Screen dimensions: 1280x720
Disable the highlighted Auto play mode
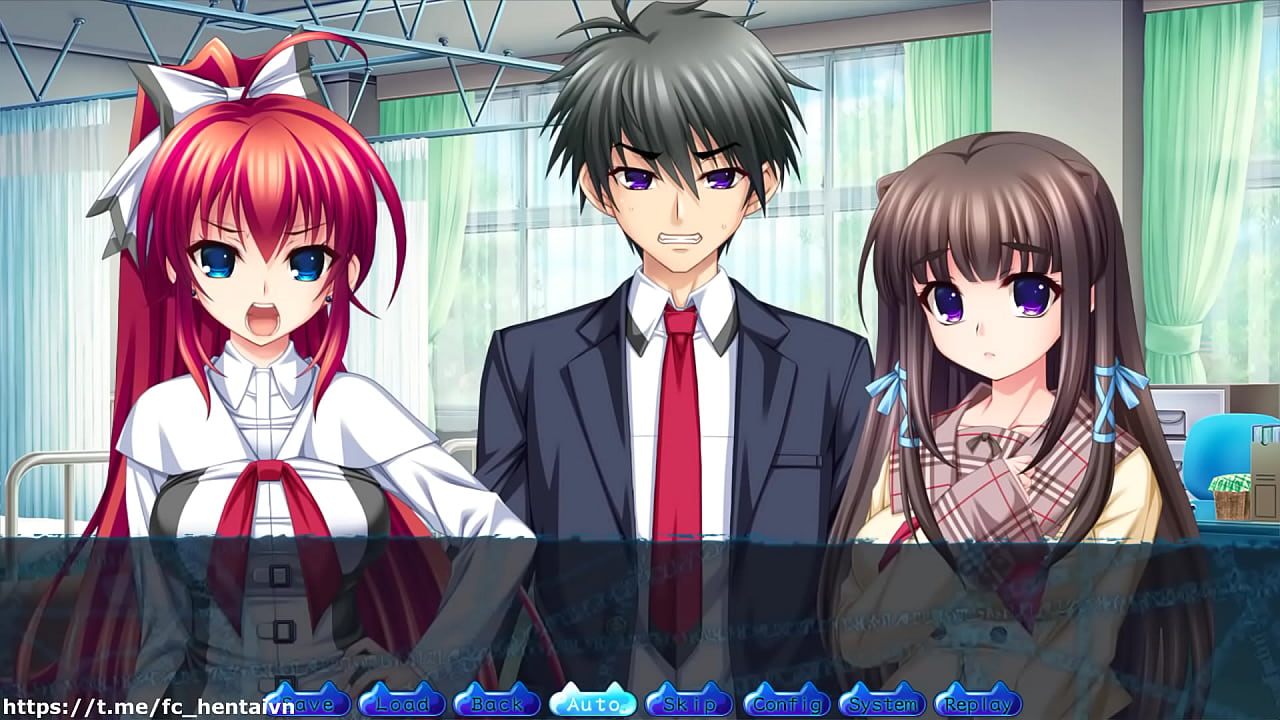coord(594,704)
